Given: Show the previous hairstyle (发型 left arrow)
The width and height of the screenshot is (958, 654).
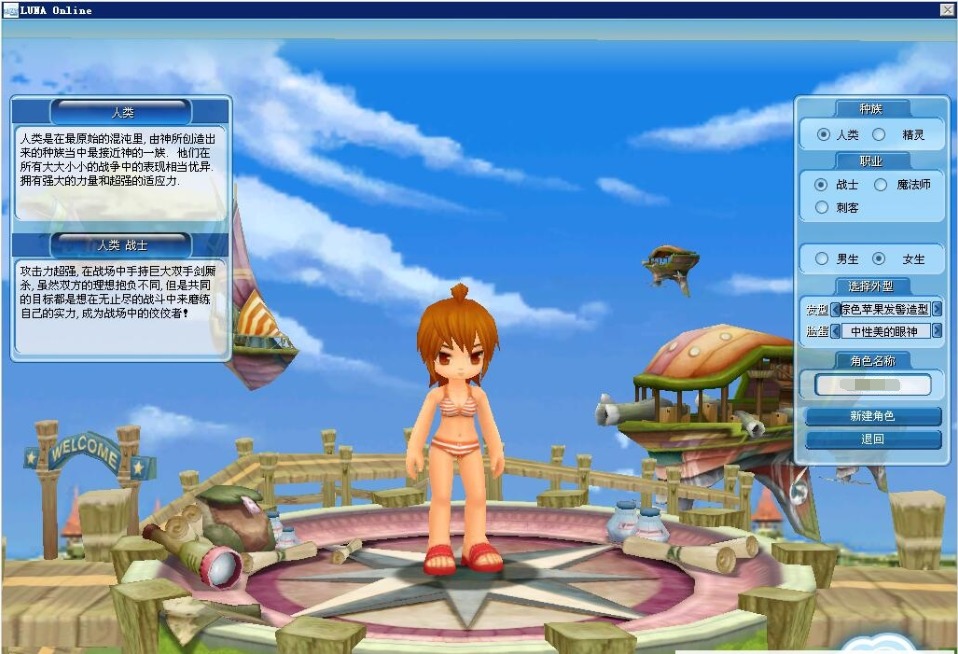Looking at the screenshot, I should click(836, 309).
